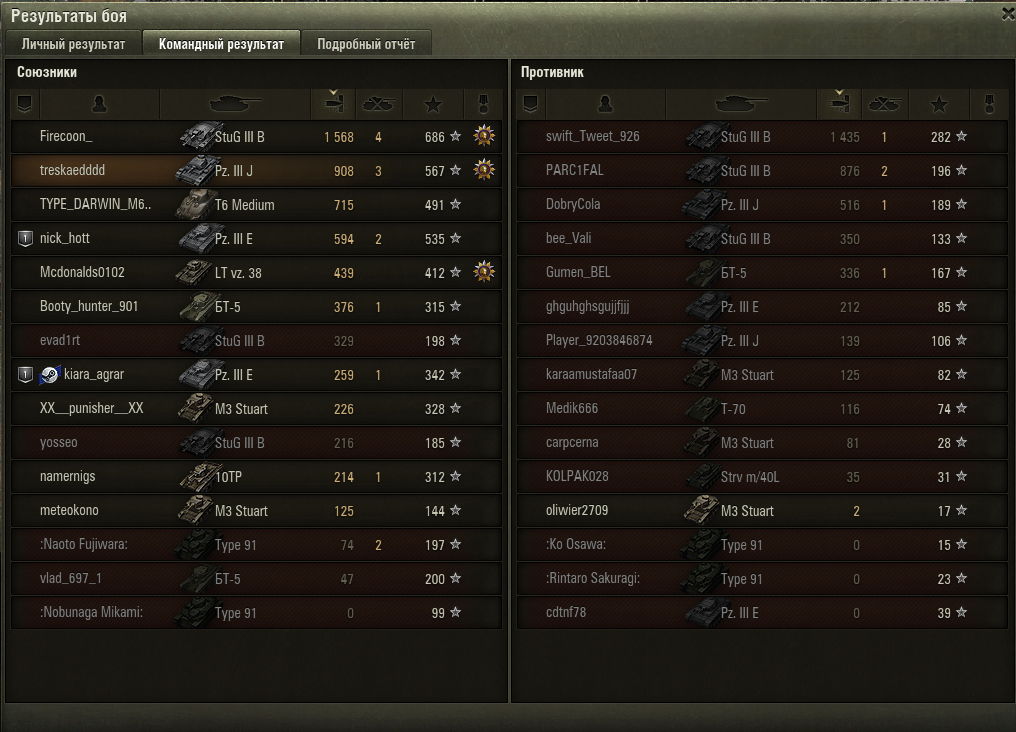Image resolution: width=1016 pixels, height=732 pixels.
Task: Show the Подробный отчёт tab
Action: [366, 44]
